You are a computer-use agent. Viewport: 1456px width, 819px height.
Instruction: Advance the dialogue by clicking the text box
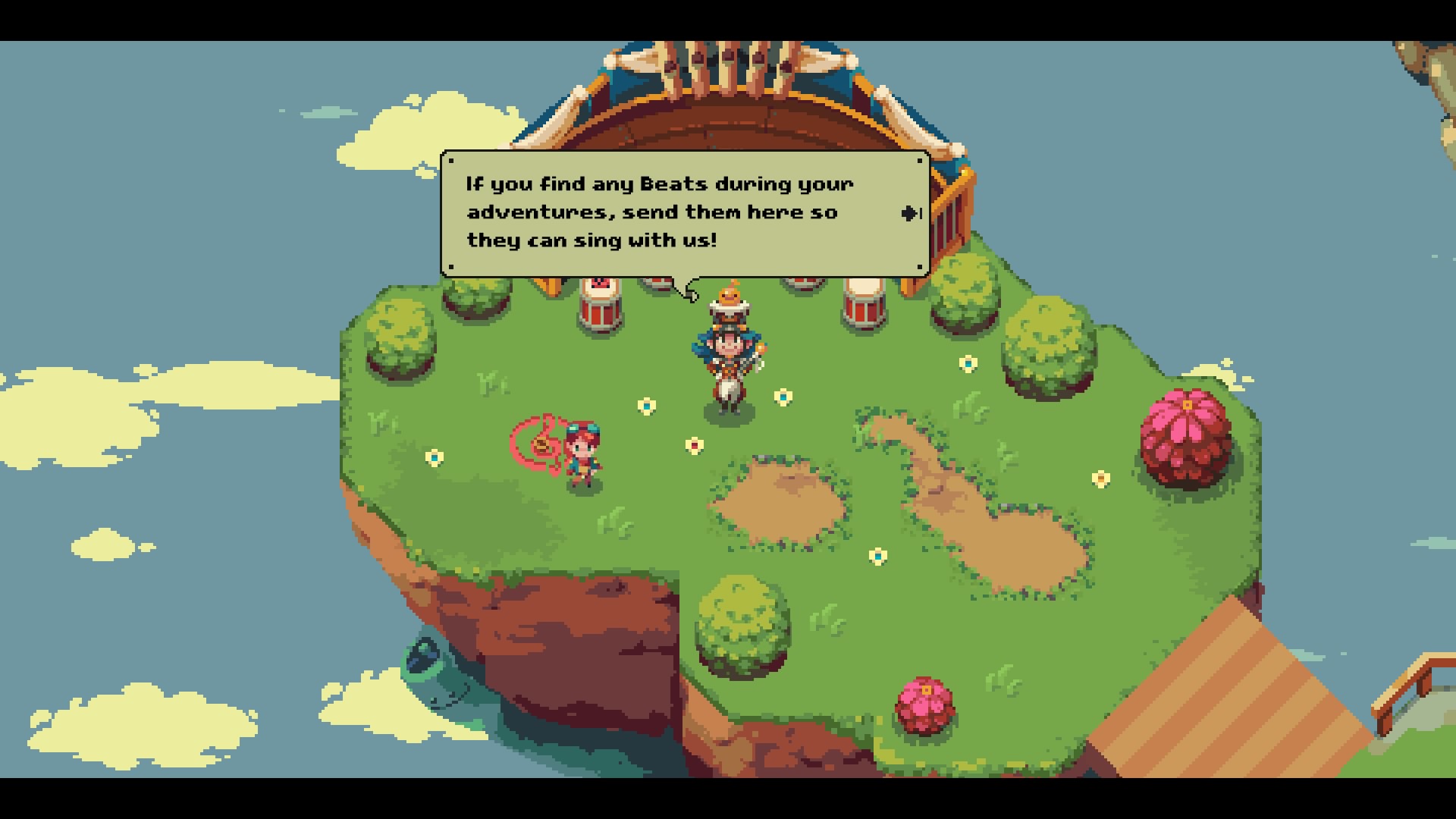682,212
